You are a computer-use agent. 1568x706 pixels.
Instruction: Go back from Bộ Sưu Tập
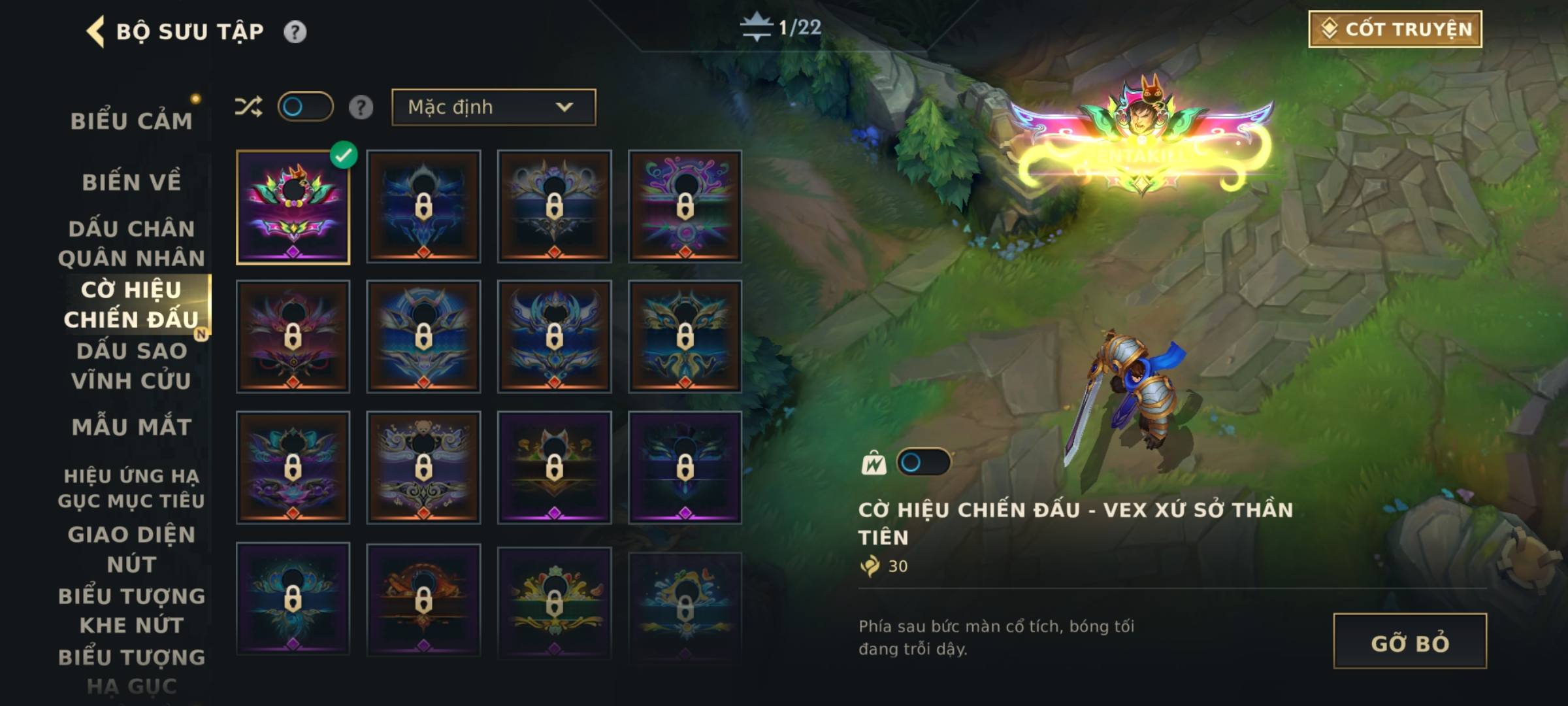point(95,31)
